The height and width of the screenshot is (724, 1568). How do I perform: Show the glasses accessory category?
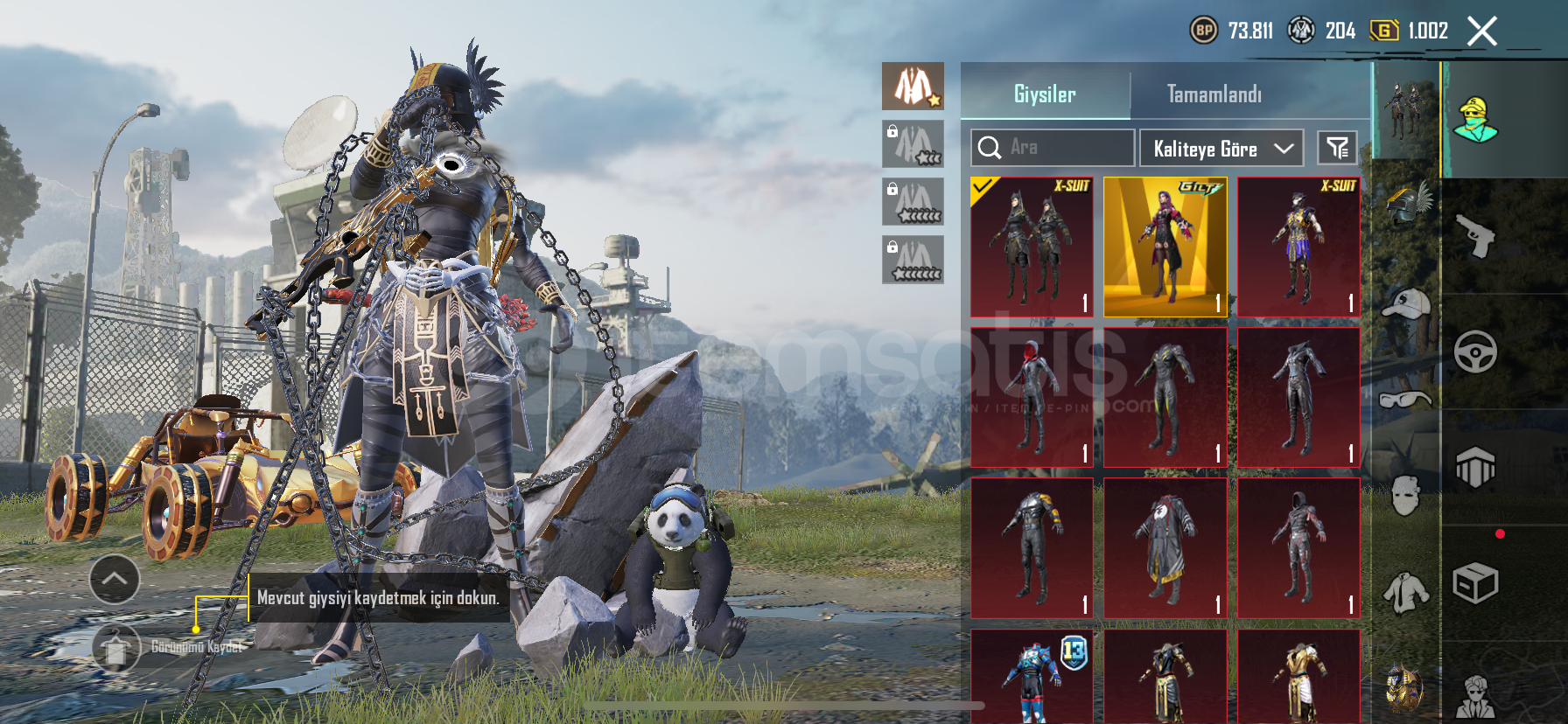(x=1406, y=400)
